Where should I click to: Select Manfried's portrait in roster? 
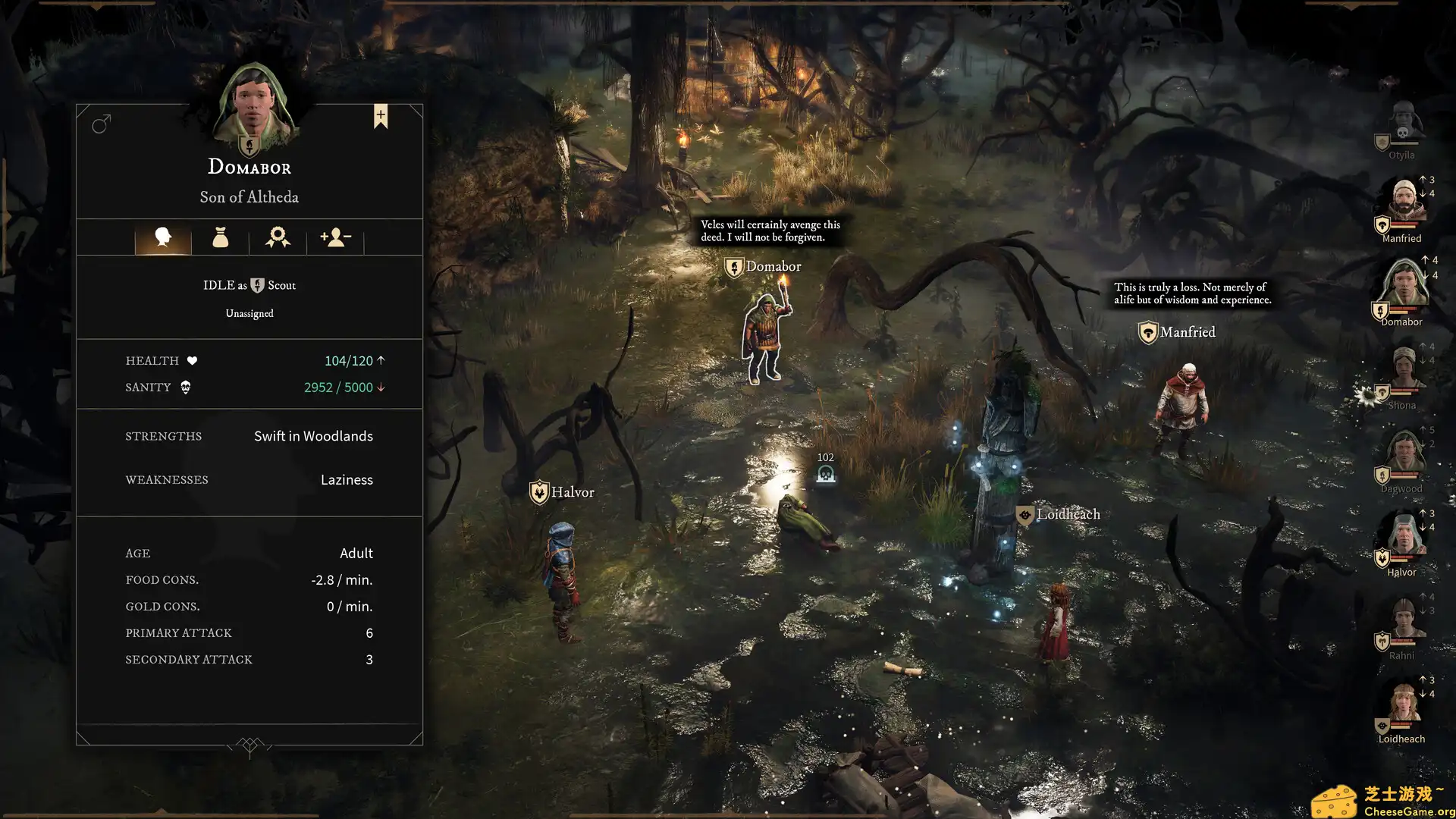point(1404,203)
